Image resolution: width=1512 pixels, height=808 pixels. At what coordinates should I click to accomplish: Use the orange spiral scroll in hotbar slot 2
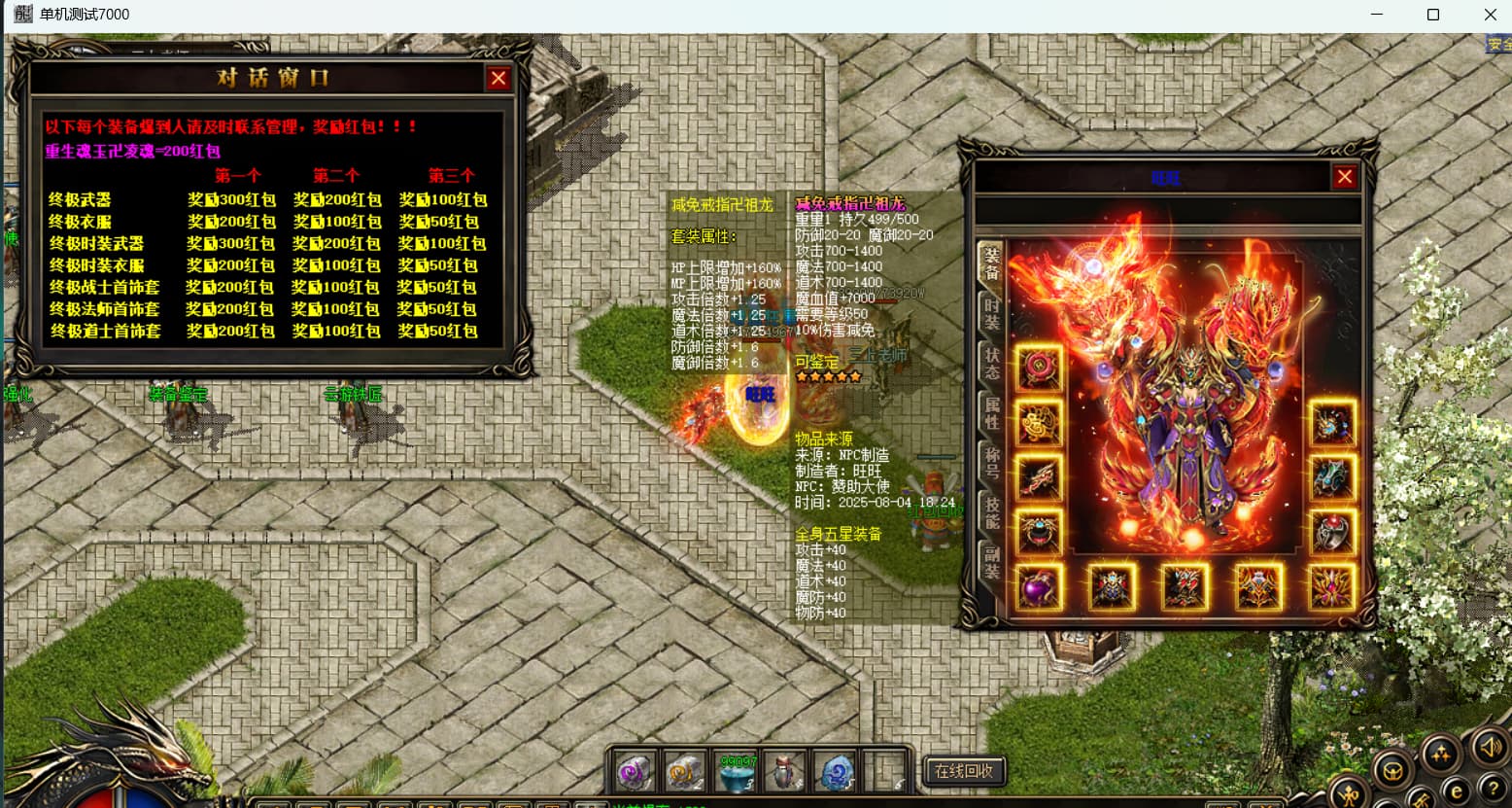pyautogui.click(x=685, y=772)
